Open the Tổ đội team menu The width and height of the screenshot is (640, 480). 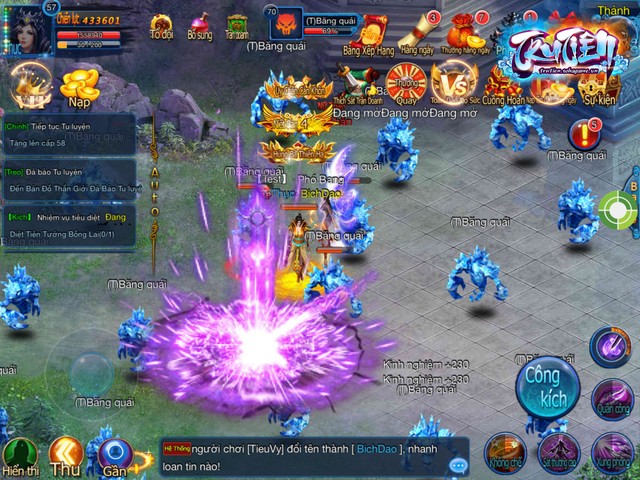[161, 25]
